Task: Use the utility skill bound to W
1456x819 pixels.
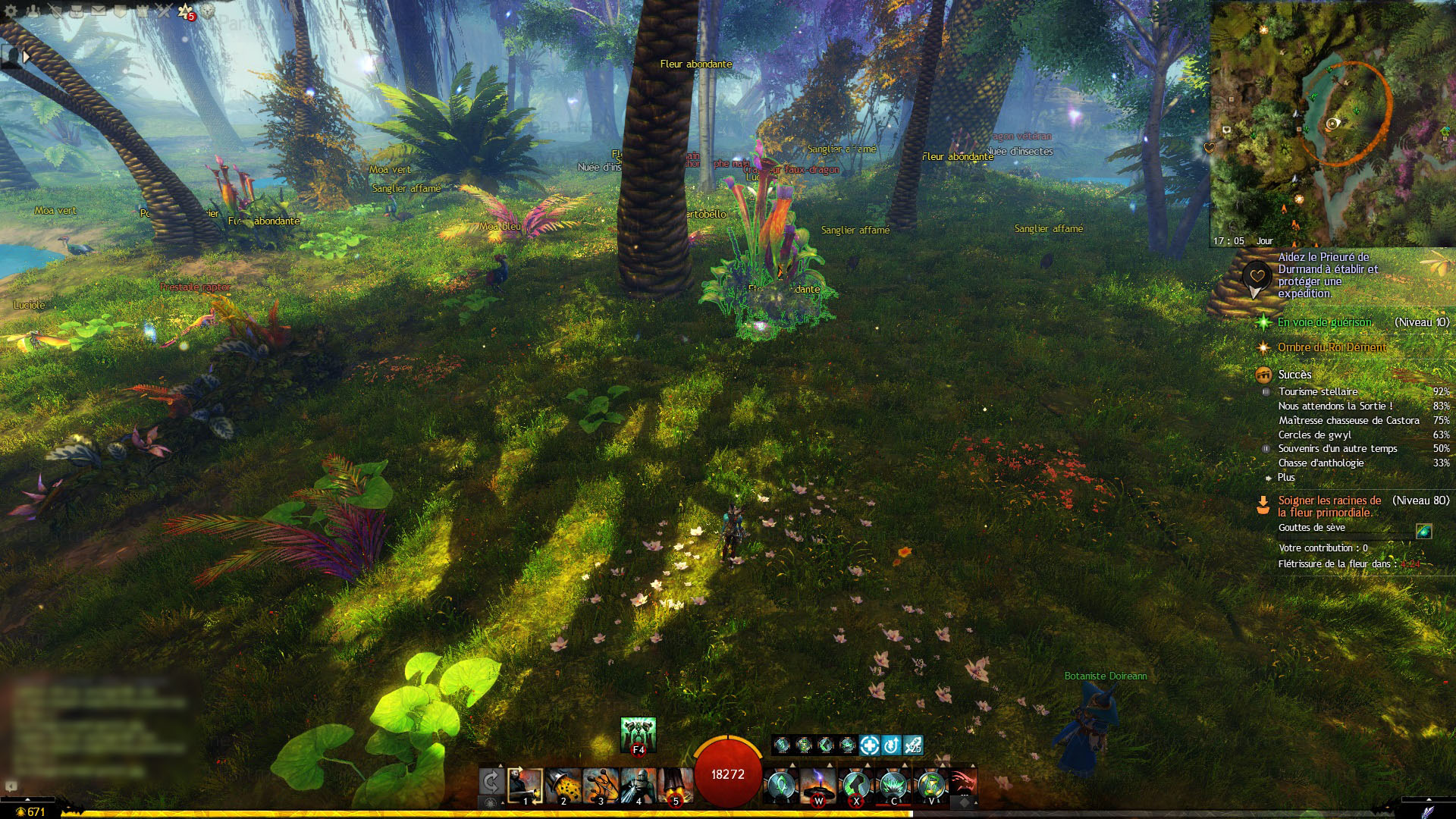Action: click(x=818, y=785)
